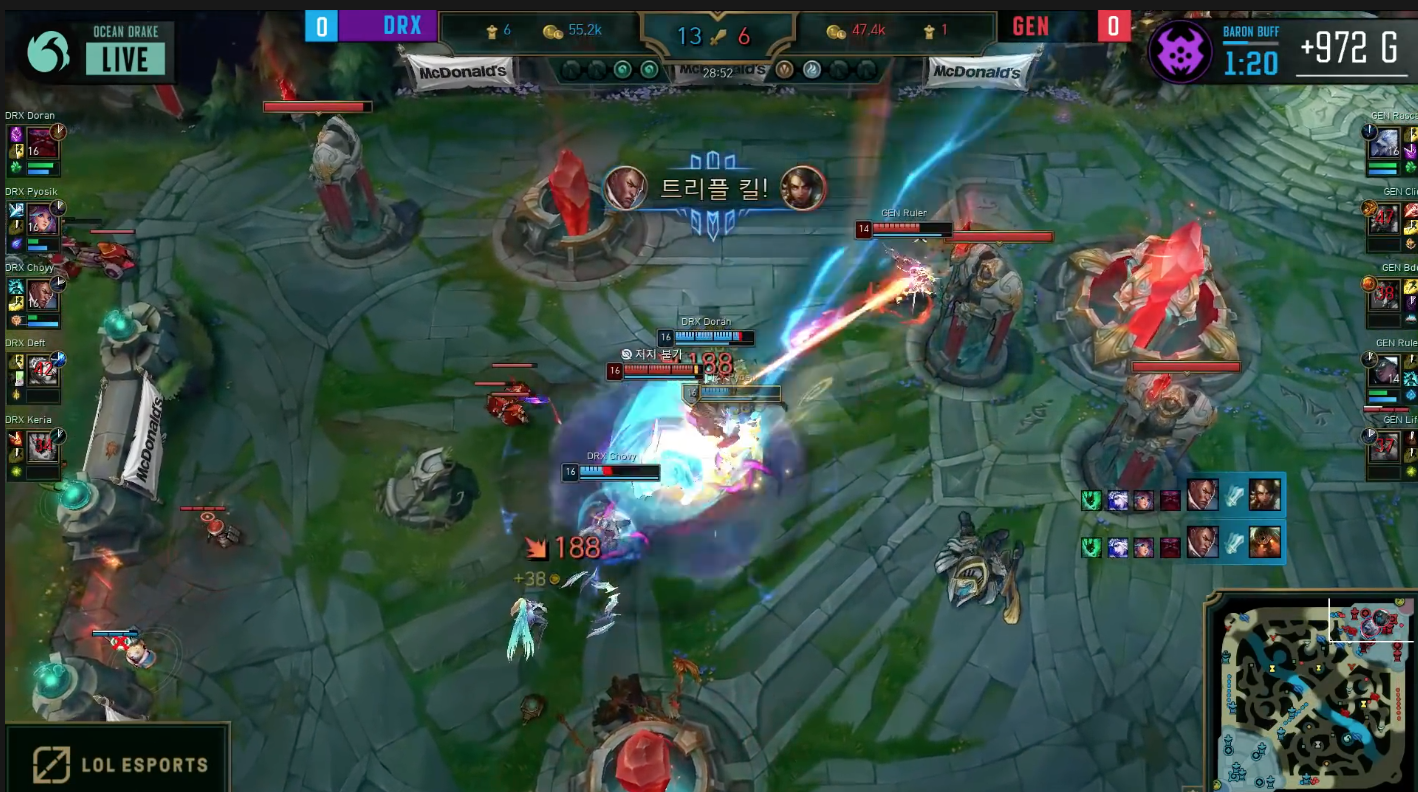Click the Ocean Drake icon
This screenshot has width=1418, height=792.
[48, 52]
